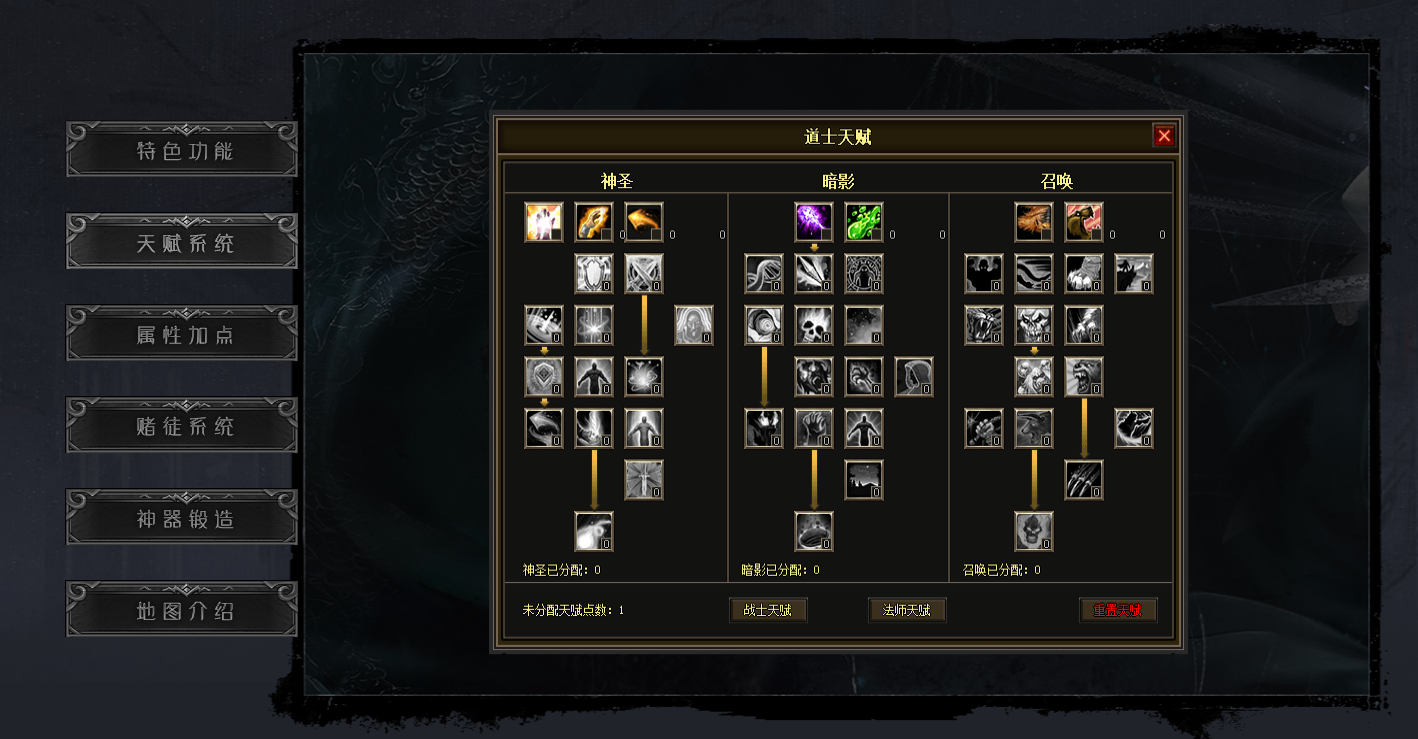Open the 特色功能 menu entry
Viewport: 1418px width, 739px height.
(x=182, y=150)
